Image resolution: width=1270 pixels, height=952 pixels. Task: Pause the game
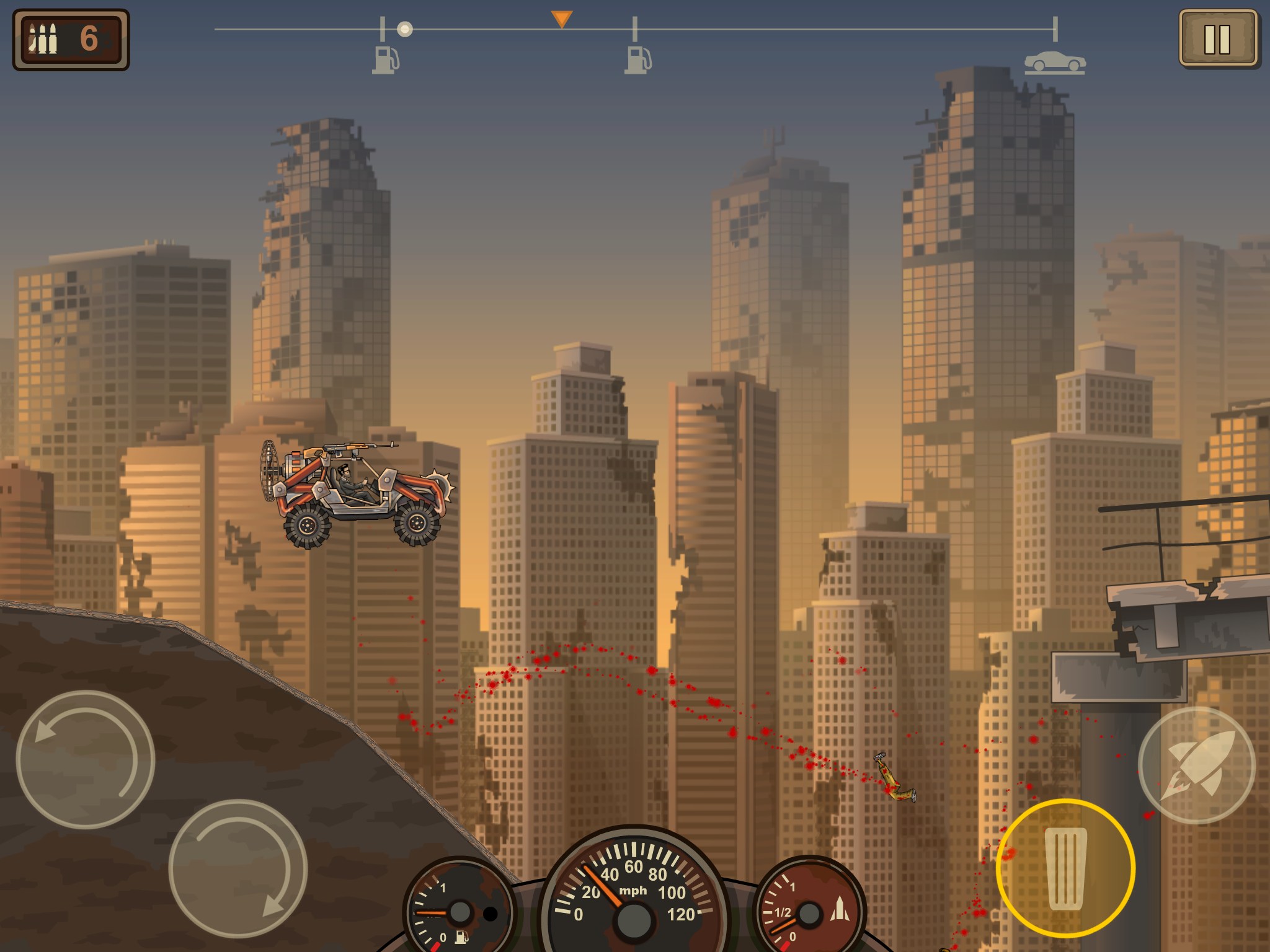pos(1217,38)
